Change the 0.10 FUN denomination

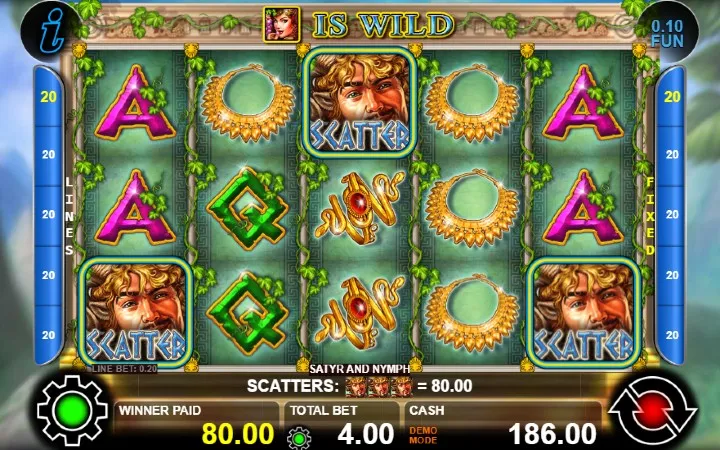click(x=667, y=29)
